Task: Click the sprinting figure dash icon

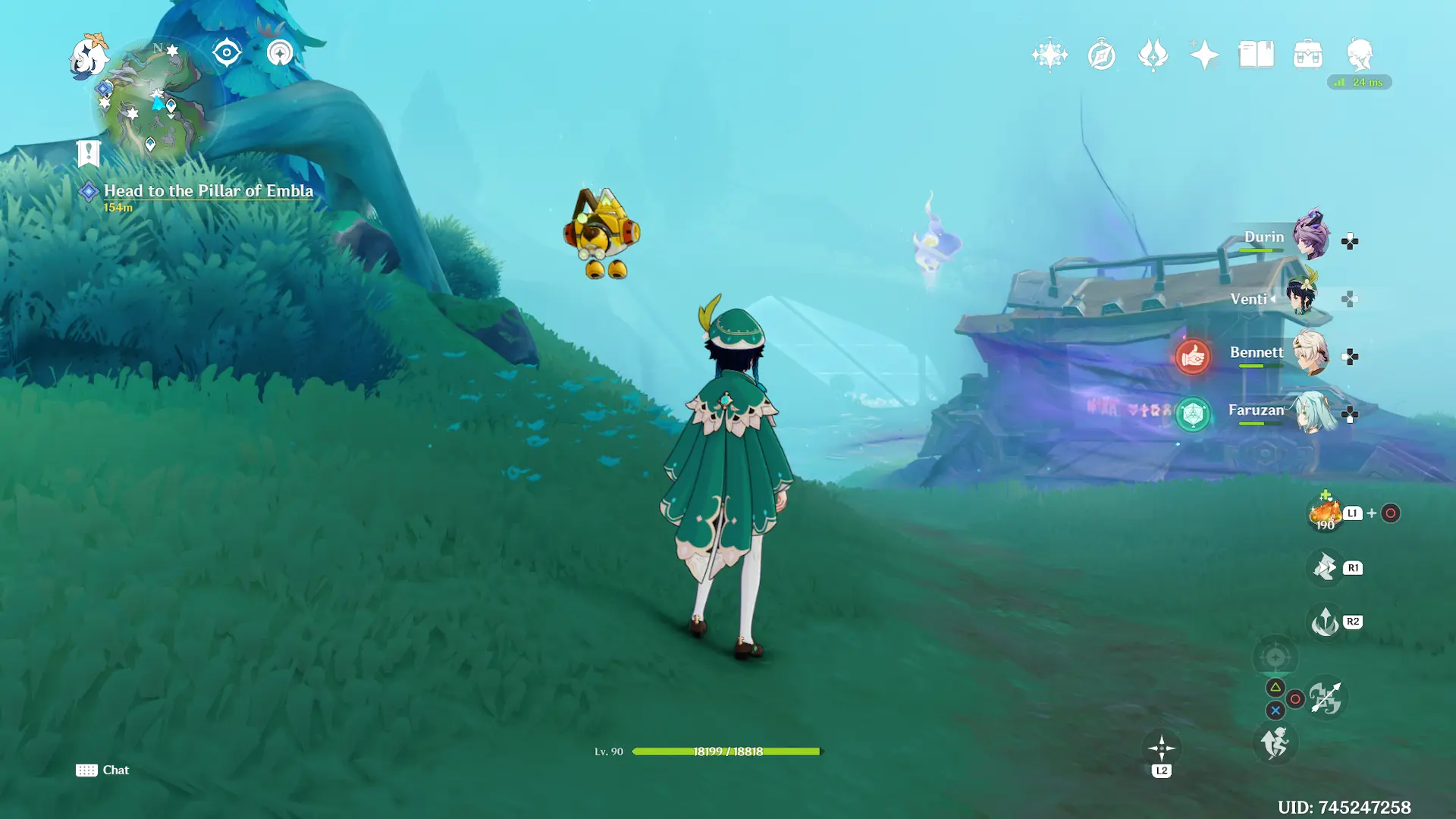Action: coord(1275,743)
